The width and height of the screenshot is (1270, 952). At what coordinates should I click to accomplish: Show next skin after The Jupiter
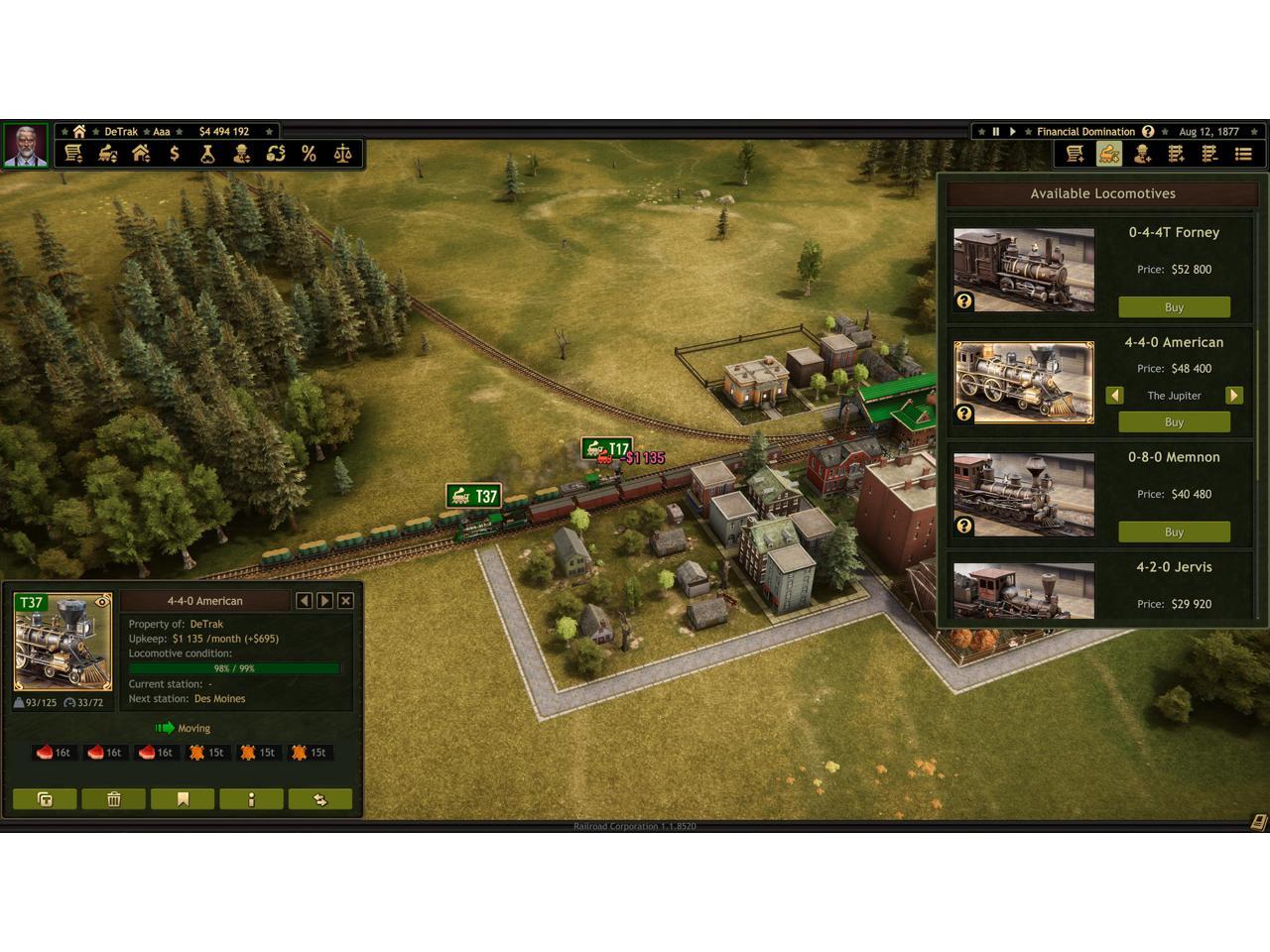(x=1234, y=395)
